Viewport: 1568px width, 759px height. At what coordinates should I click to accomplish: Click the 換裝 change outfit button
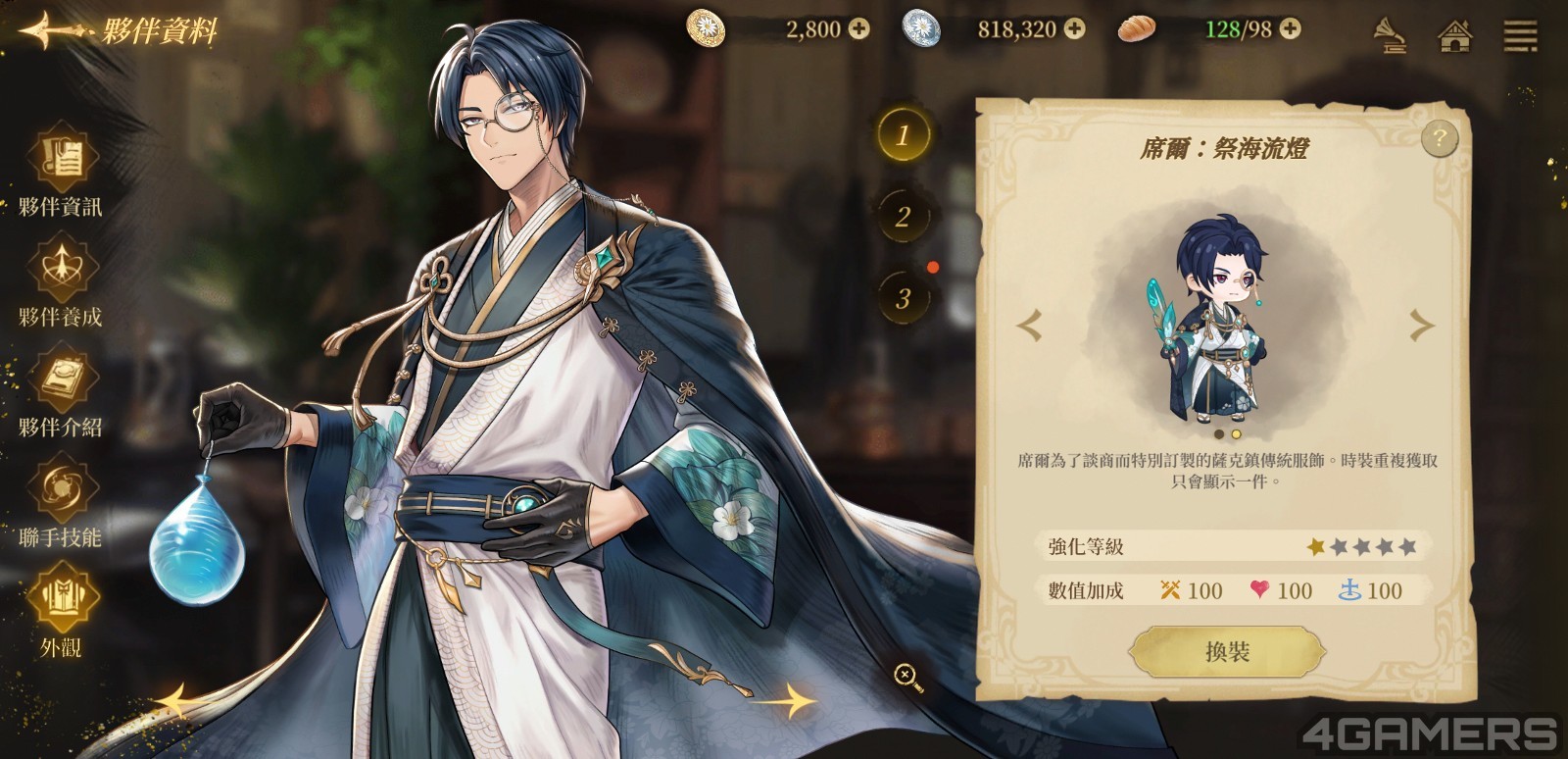point(1227,652)
